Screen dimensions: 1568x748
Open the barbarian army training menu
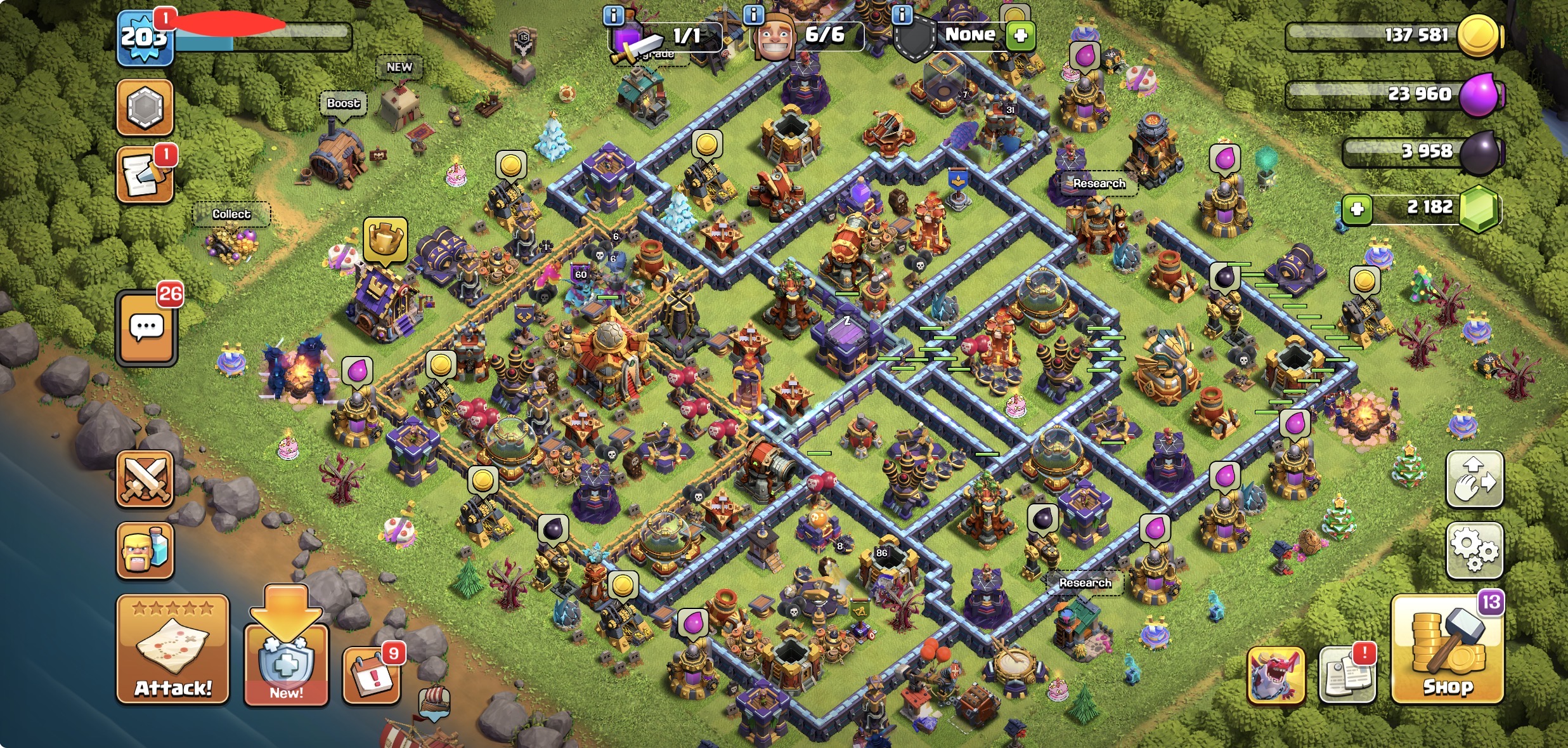point(145,551)
